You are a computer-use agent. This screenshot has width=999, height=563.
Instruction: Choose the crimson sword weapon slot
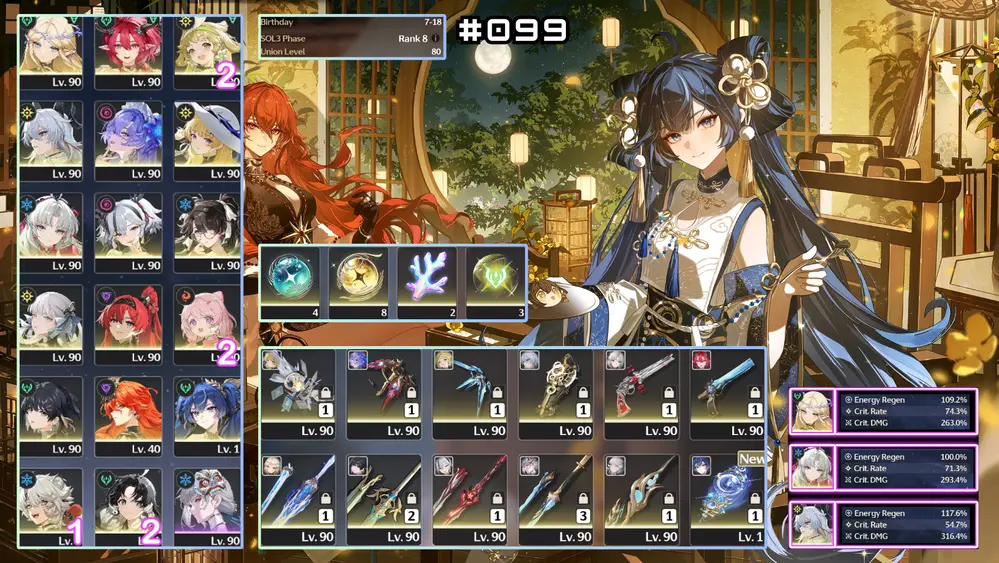click(469, 497)
